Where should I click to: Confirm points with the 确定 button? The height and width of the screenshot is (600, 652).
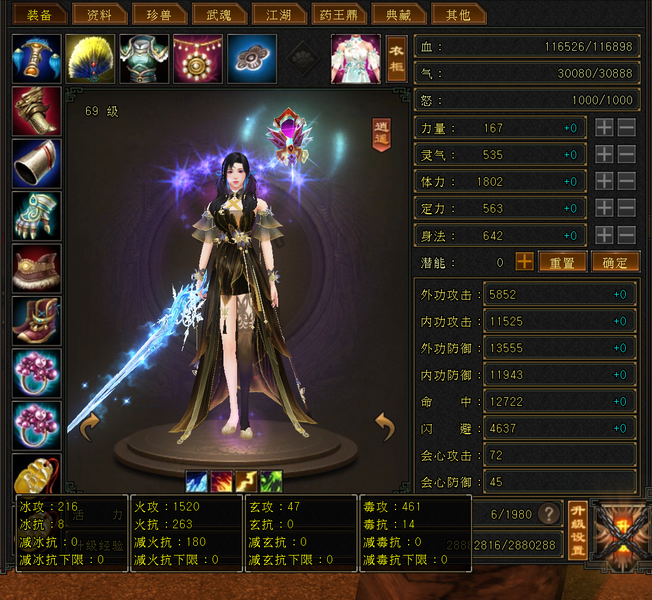click(x=615, y=262)
